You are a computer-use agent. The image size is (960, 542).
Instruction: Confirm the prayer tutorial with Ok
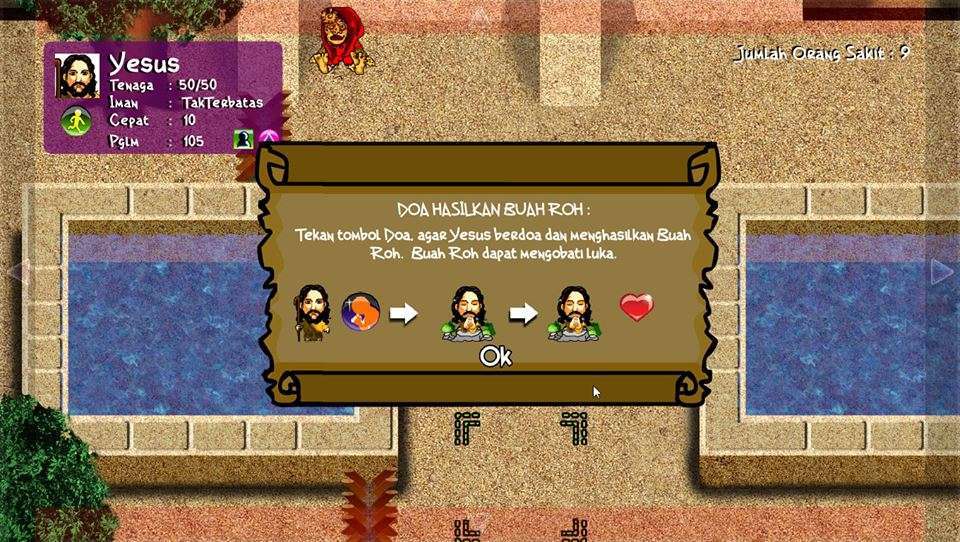point(495,356)
